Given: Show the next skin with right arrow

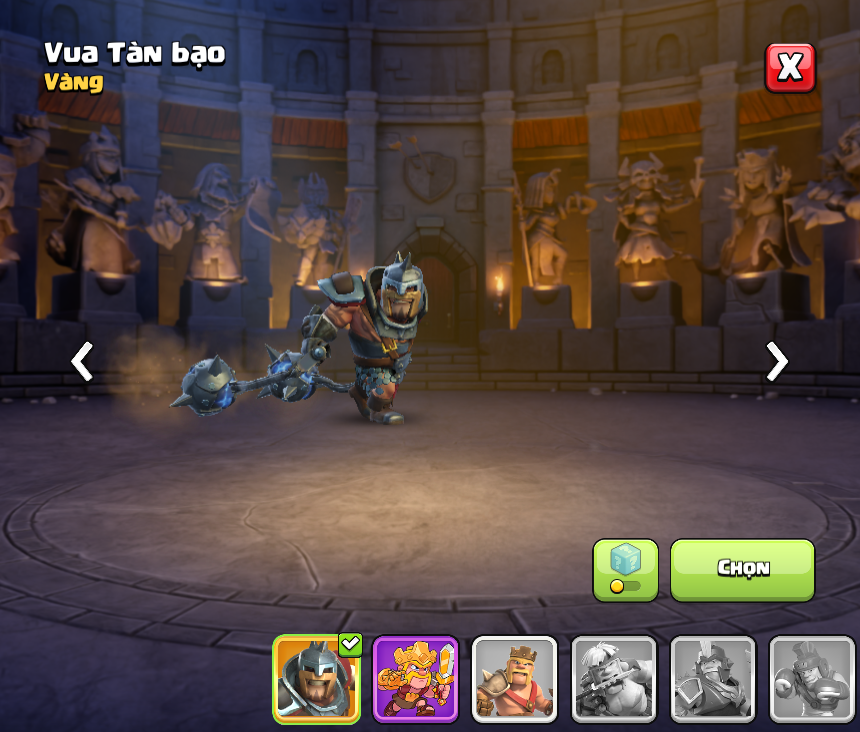Looking at the screenshot, I should [776, 361].
